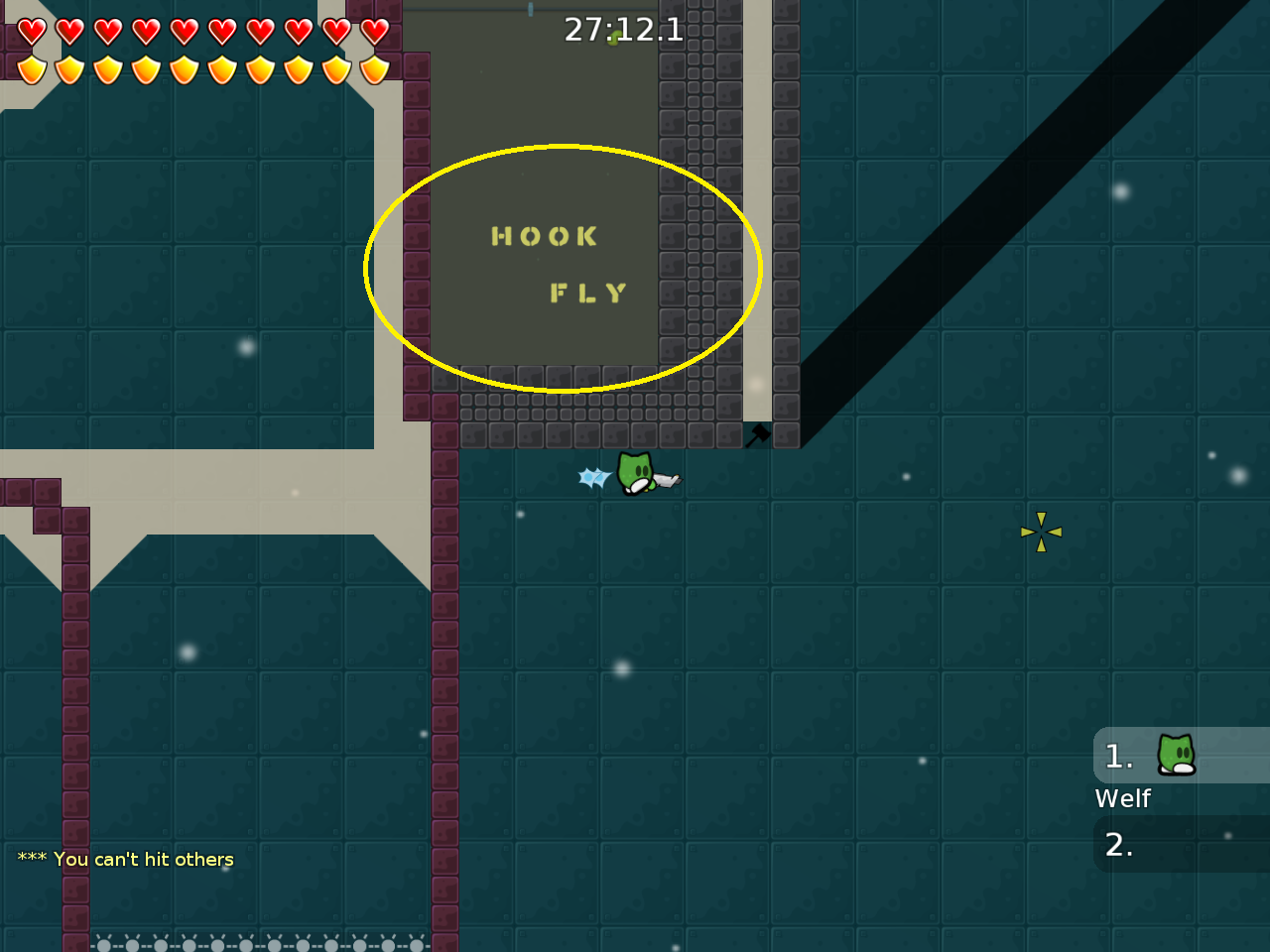Click the first red heart in the health bar
The height and width of the screenshot is (952, 1270).
[x=31, y=30]
